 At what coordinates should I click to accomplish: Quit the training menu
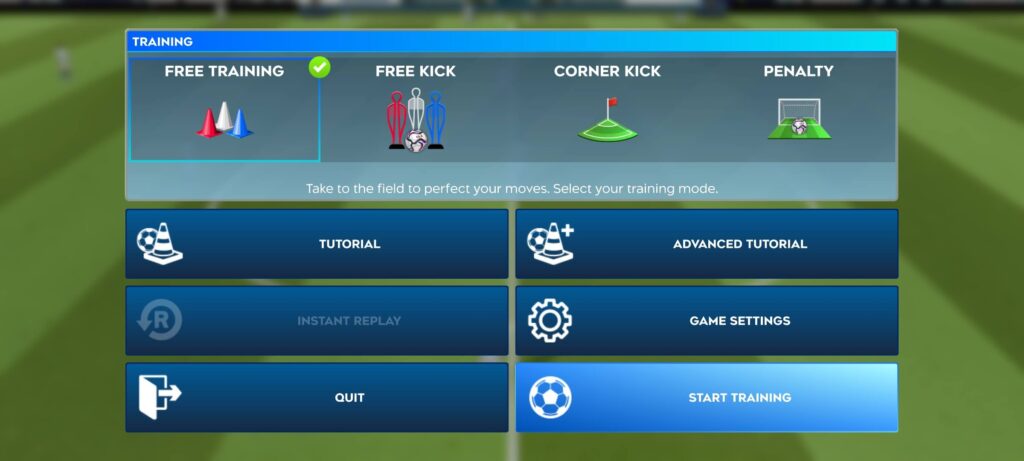click(x=317, y=398)
